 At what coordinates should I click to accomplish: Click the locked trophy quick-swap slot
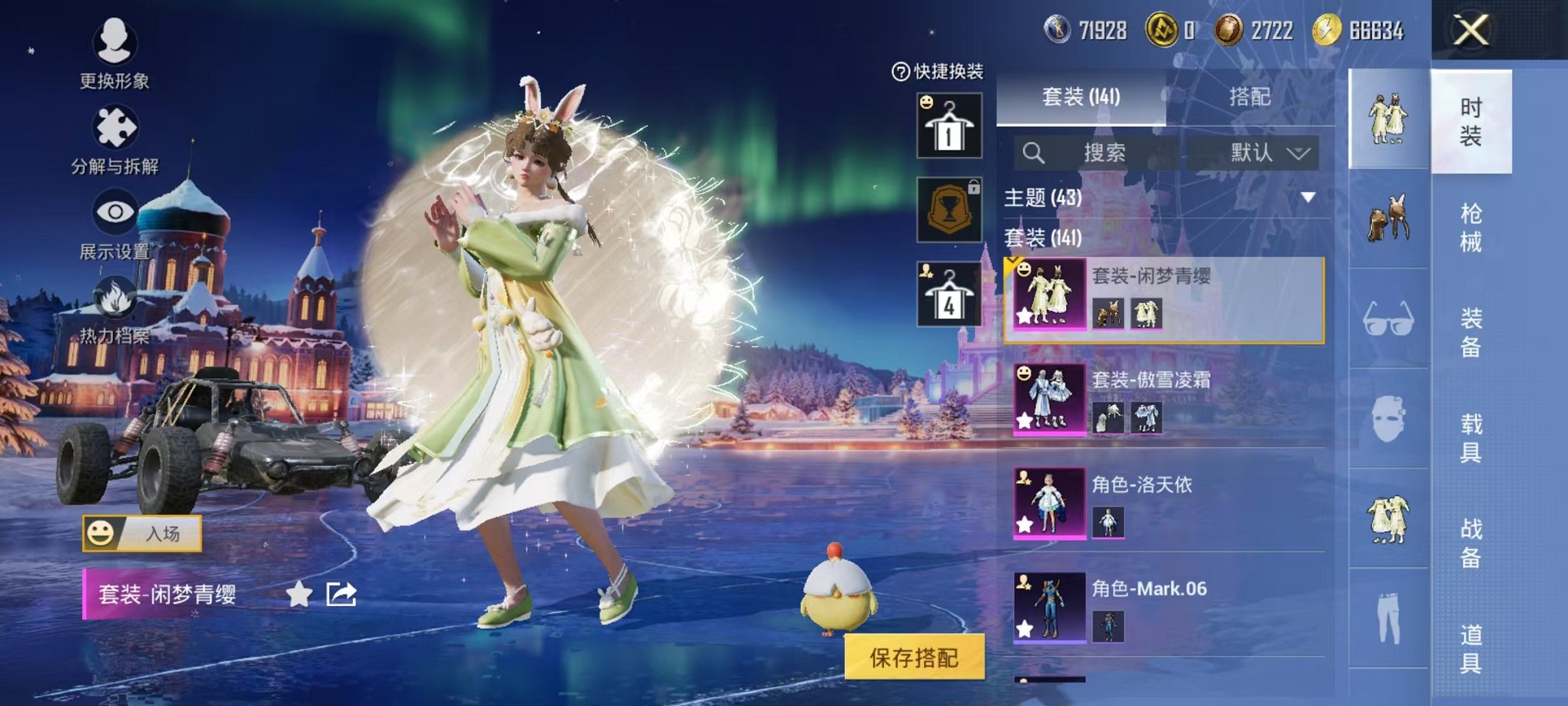951,209
